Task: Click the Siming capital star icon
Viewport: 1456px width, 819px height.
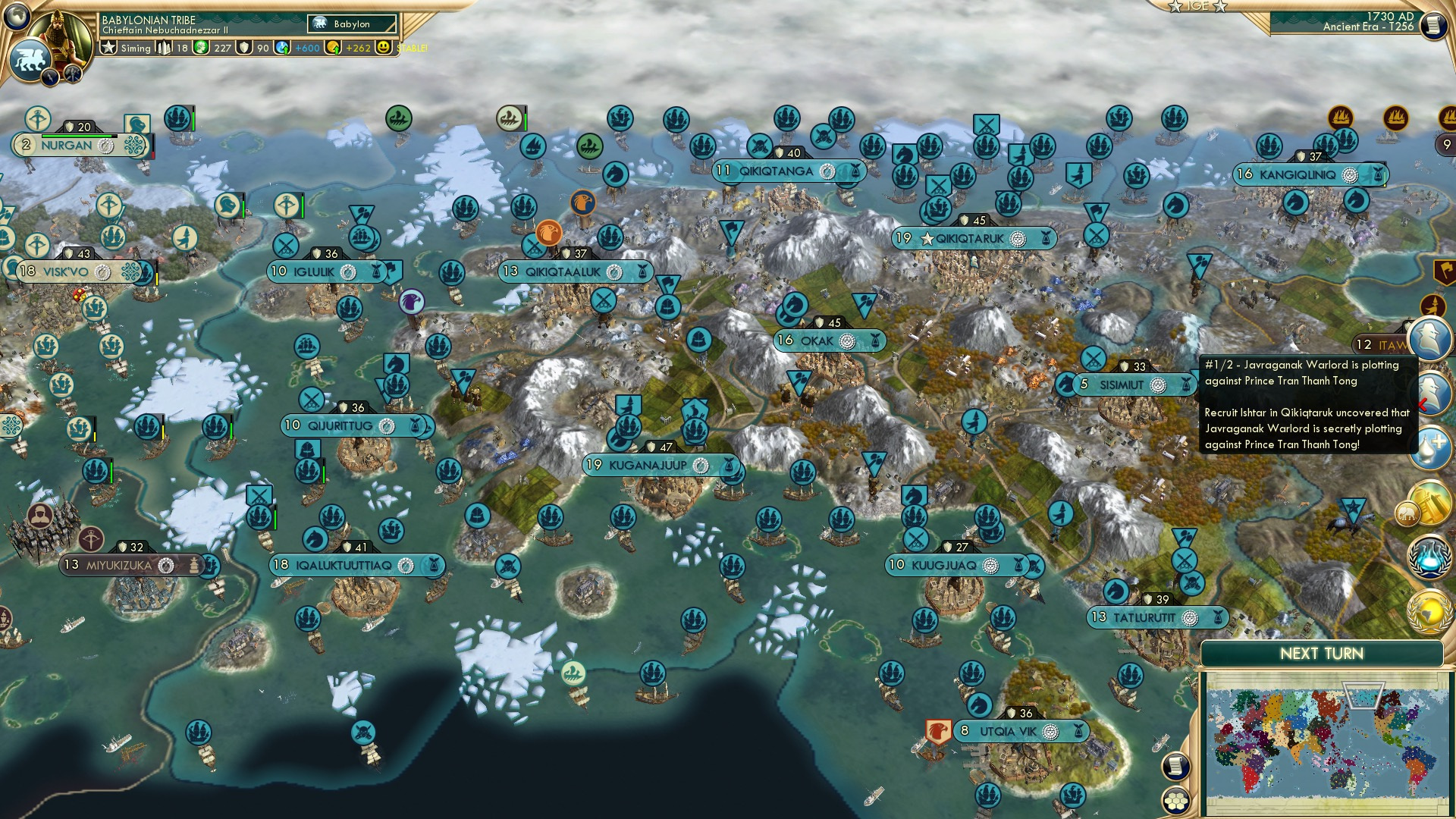Action: pyautogui.click(x=109, y=49)
